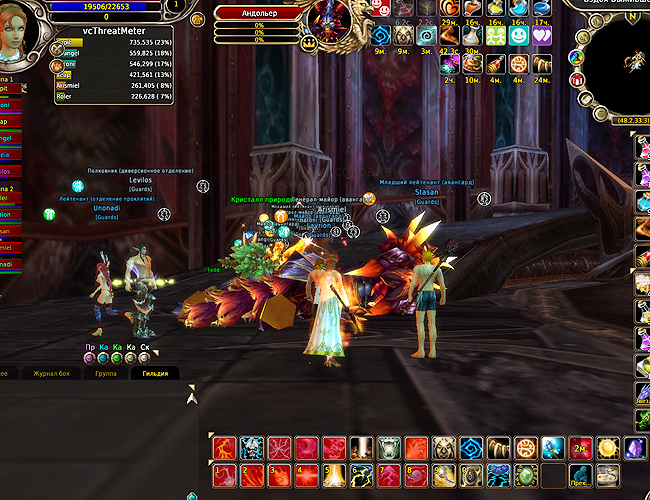Viewport: 650px width, 500px height.
Task: Click the green two-figures buff icon
Action: click(494, 36)
